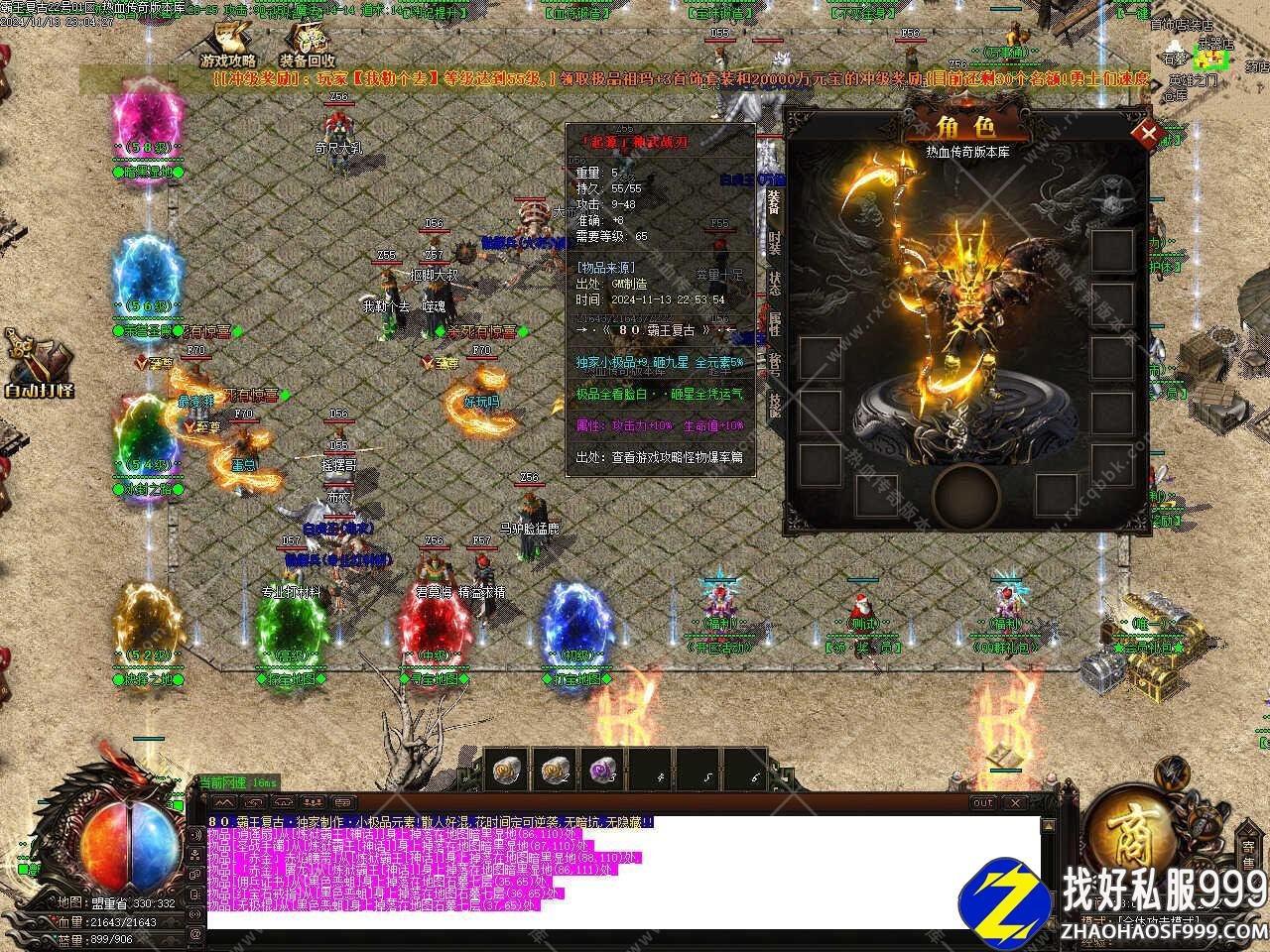Open the 时装 fashion tab

[x=773, y=243]
